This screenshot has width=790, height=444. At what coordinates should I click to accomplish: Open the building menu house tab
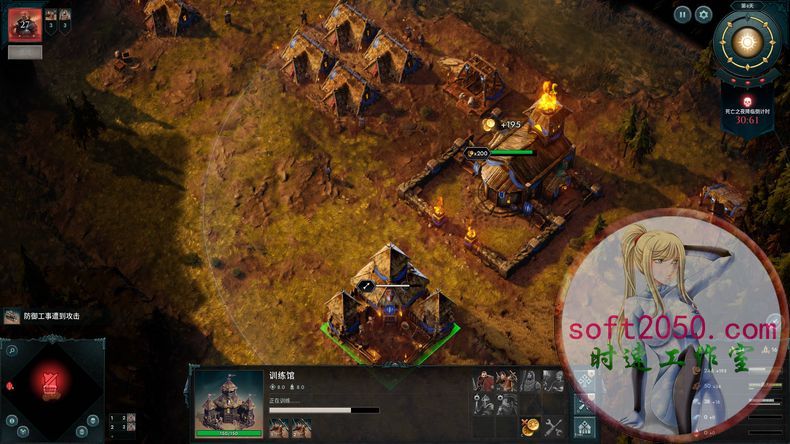[586, 428]
